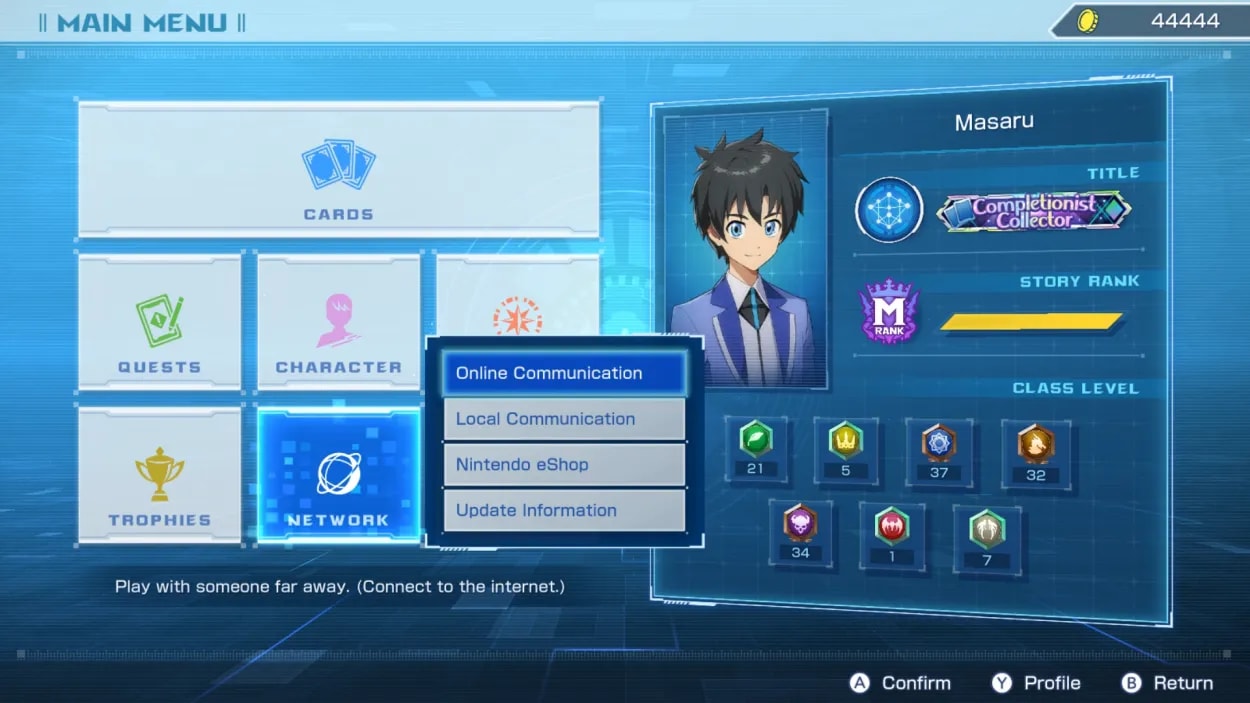Click the purple M Rank emblem
The width and height of the screenshot is (1250, 703).
click(x=889, y=311)
